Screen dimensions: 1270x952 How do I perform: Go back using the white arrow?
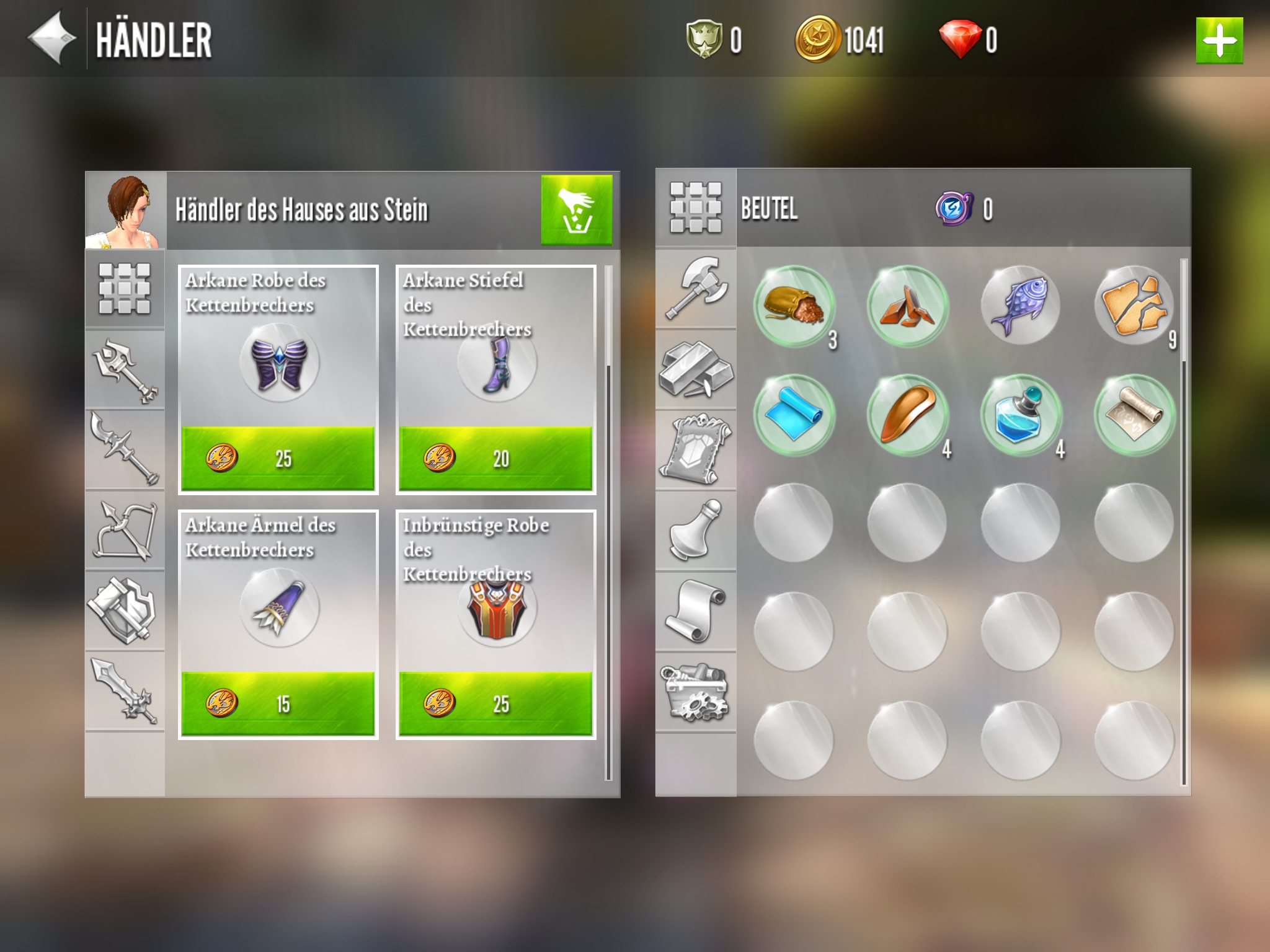point(52,38)
